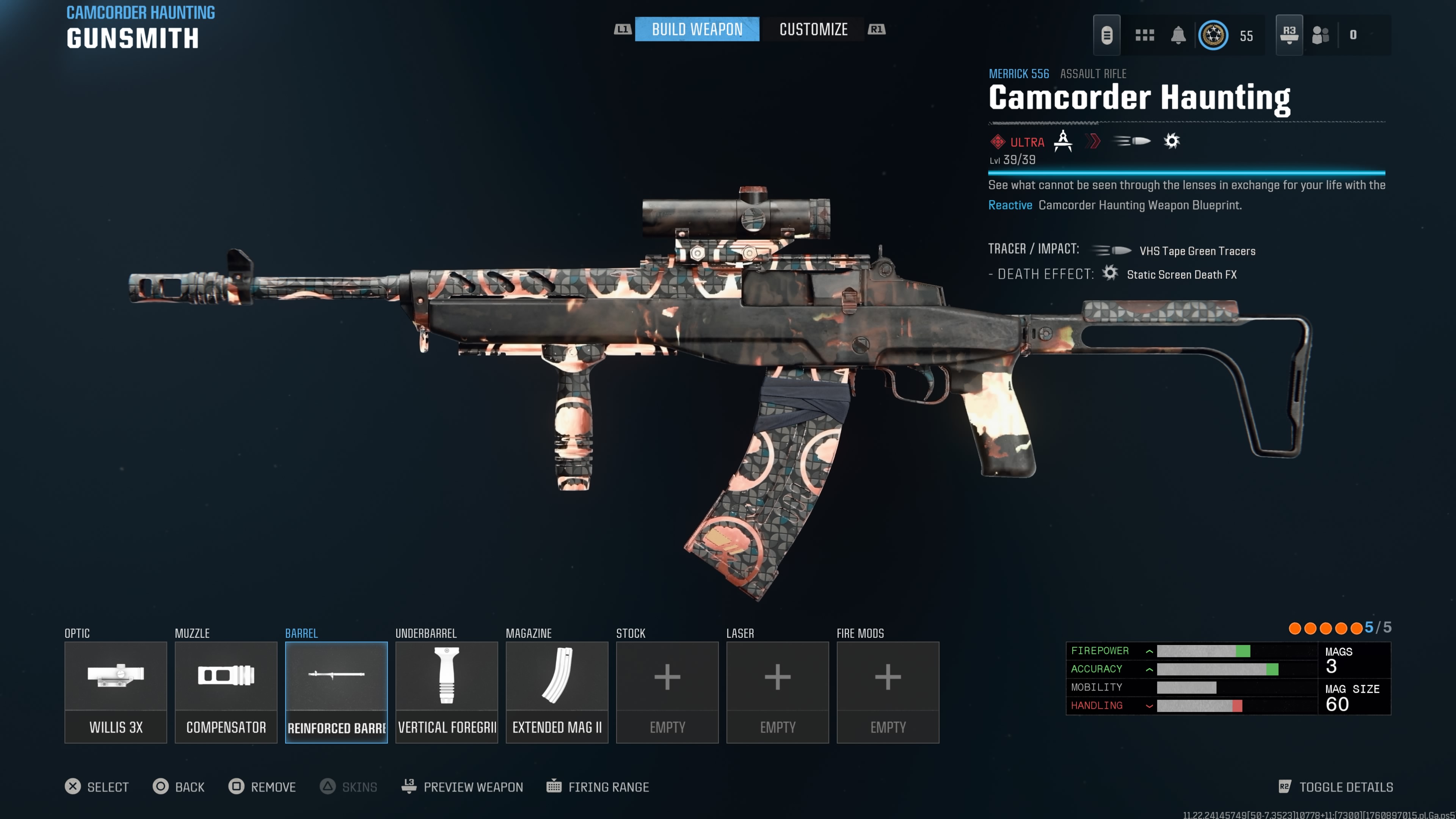Select the Extended Mag II magazine slot

tap(557, 692)
